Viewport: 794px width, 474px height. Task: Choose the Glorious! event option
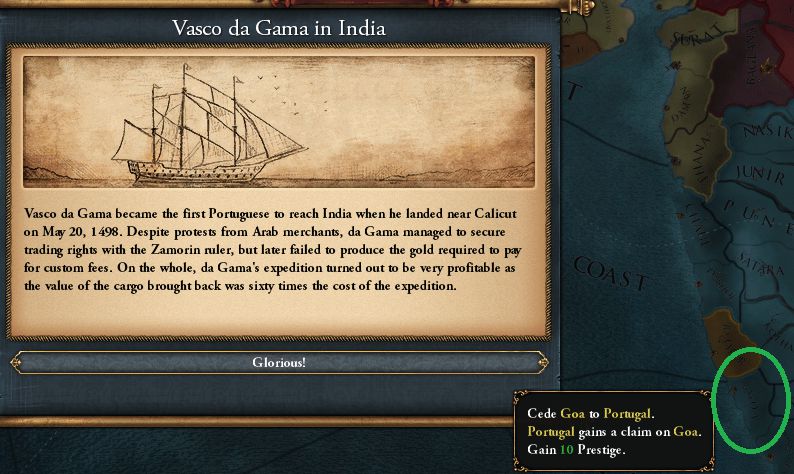(x=278, y=362)
